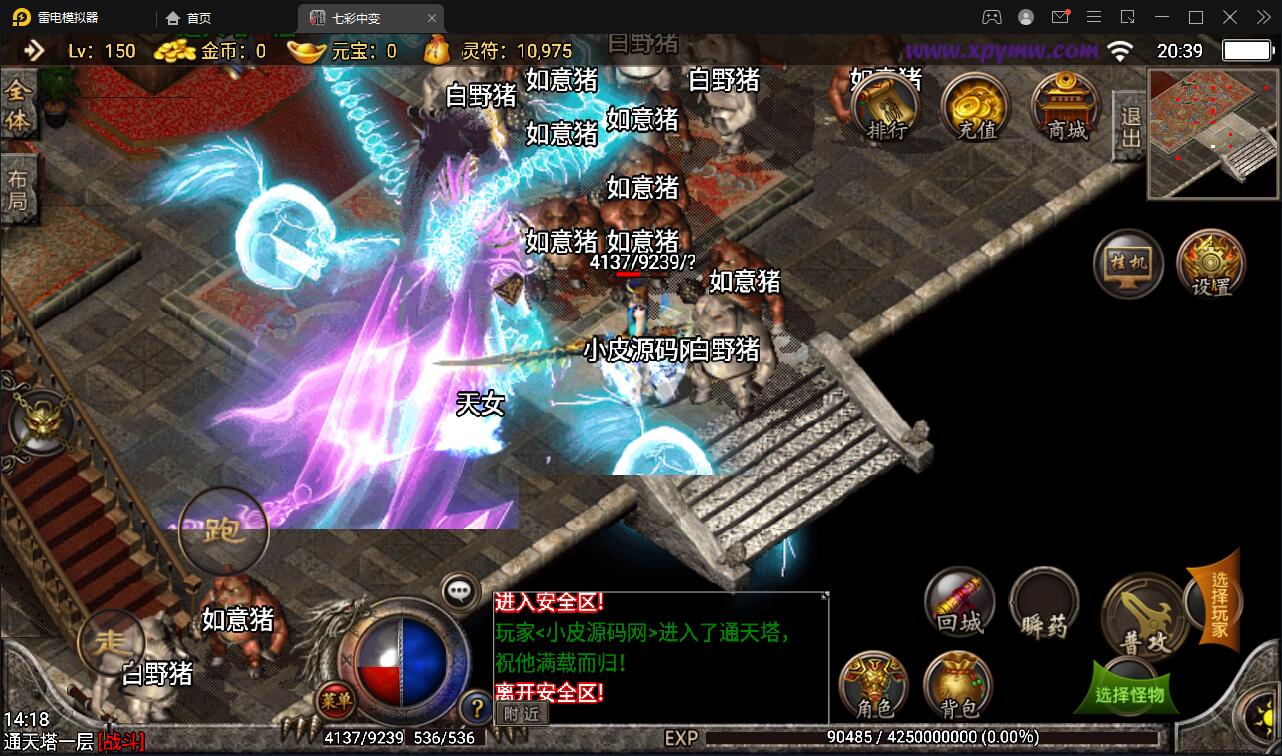Viewport: 1282px width, 756px height.
Task: Close the 七彩中变 emulator tab
Action: click(x=431, y=18)
